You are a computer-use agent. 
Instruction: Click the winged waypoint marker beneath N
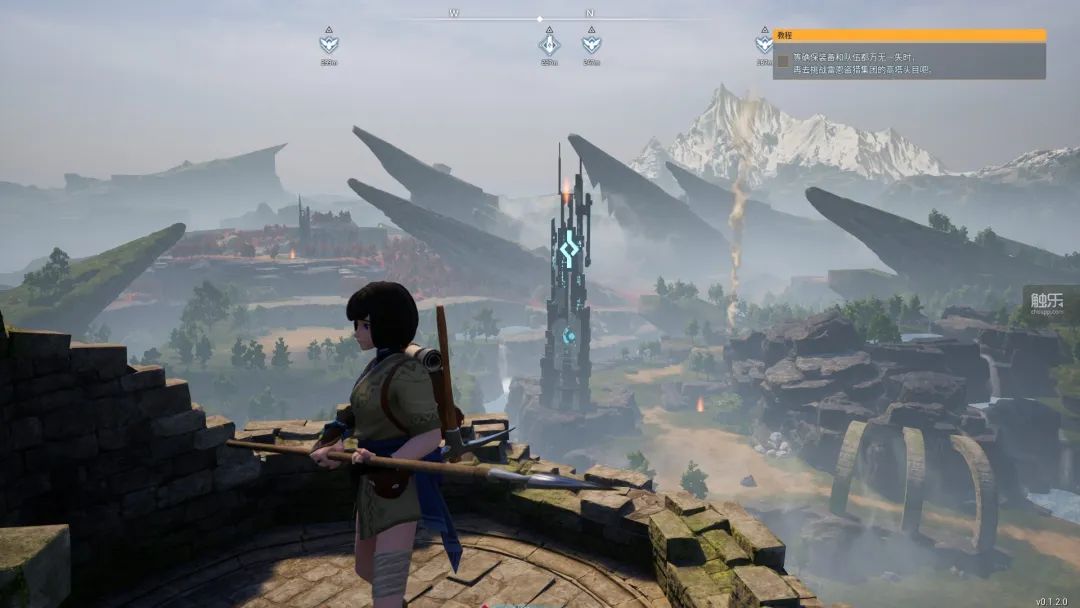point(591,44)
